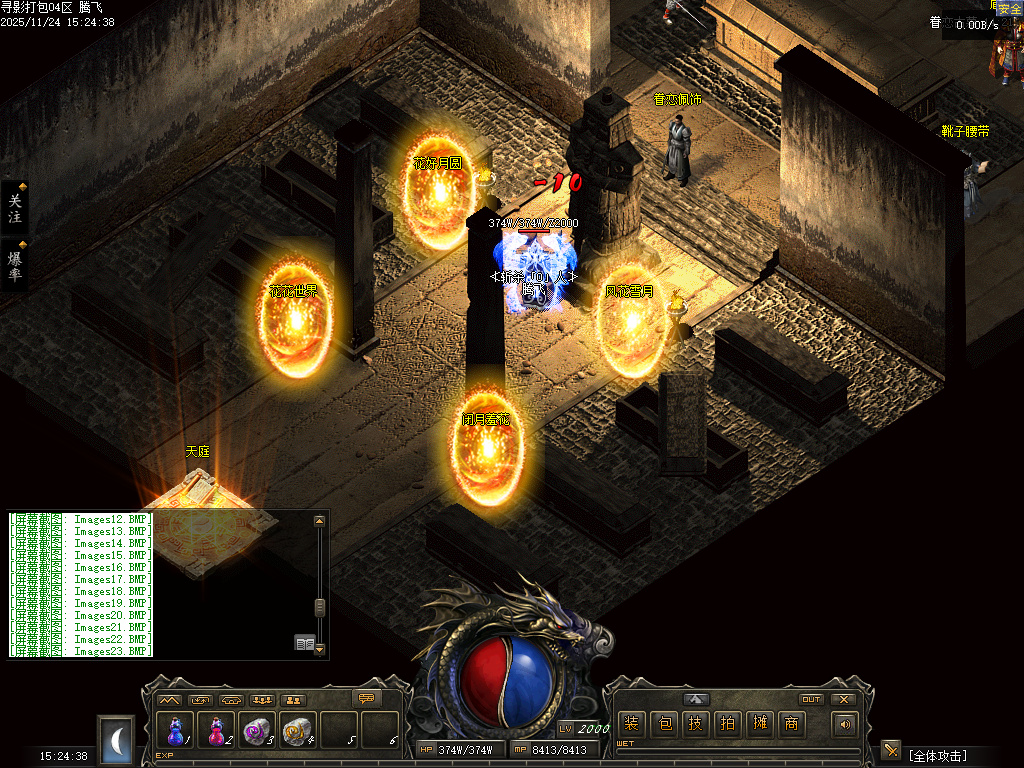Use the blue potion in slot 1
Image resolution: width=1024 pixels, height=768 pixels.
pyautogui.click(x=176, y=730)
